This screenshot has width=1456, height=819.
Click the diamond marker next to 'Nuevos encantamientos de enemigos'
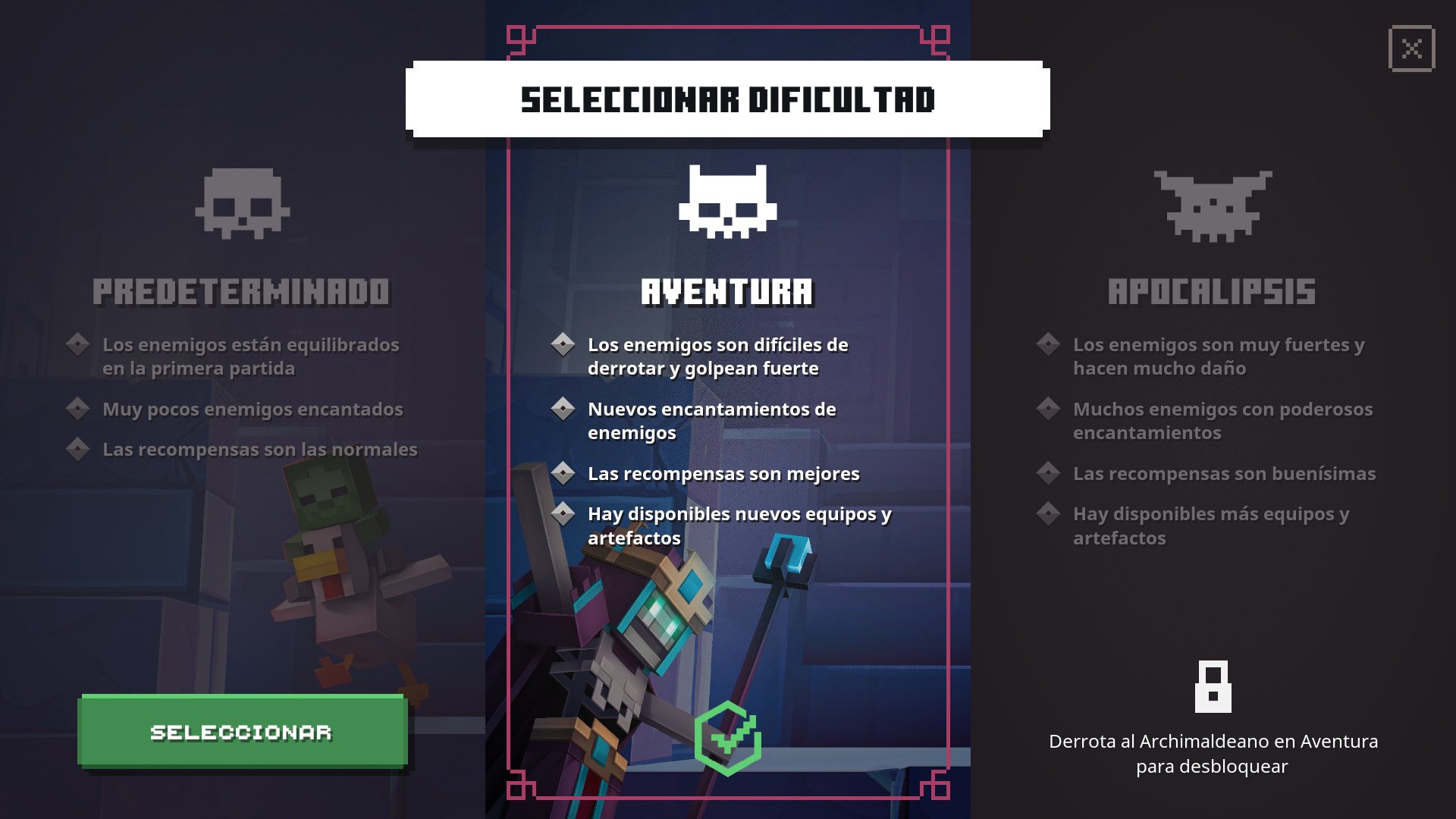(x=564, y=409)
